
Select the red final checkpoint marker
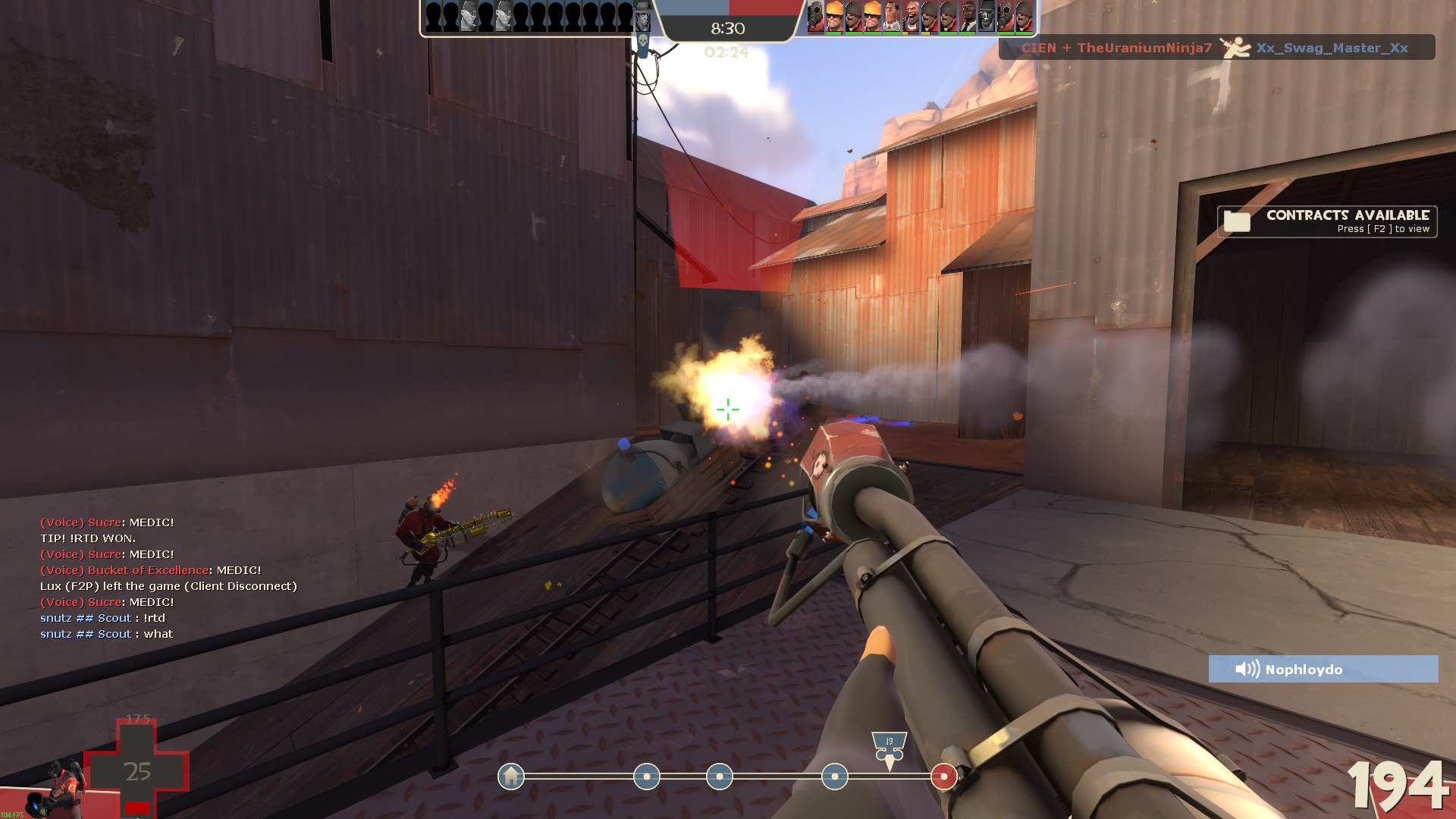(x=943, y=777)
